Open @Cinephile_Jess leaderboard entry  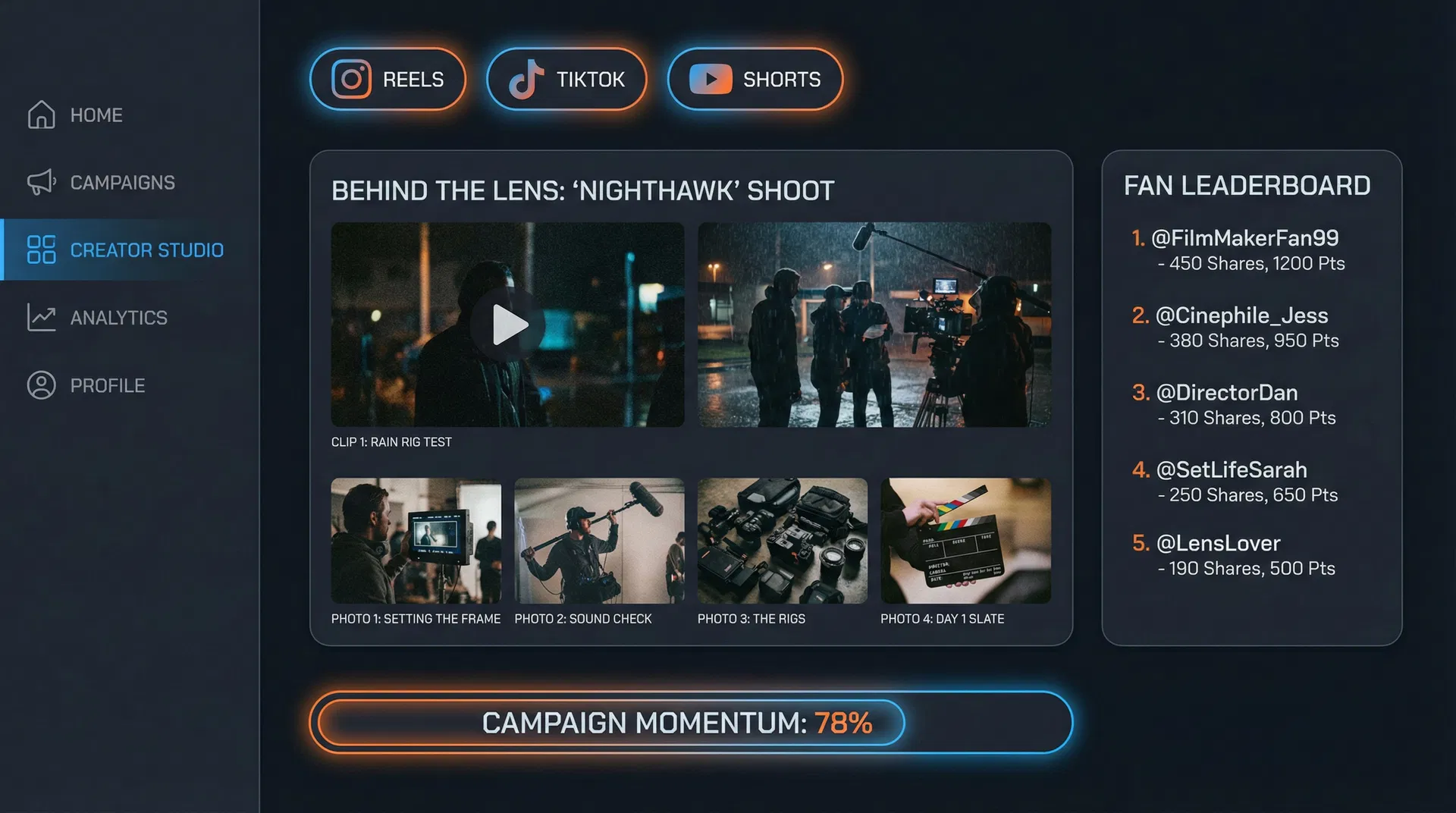click(x=1241, y=315)
